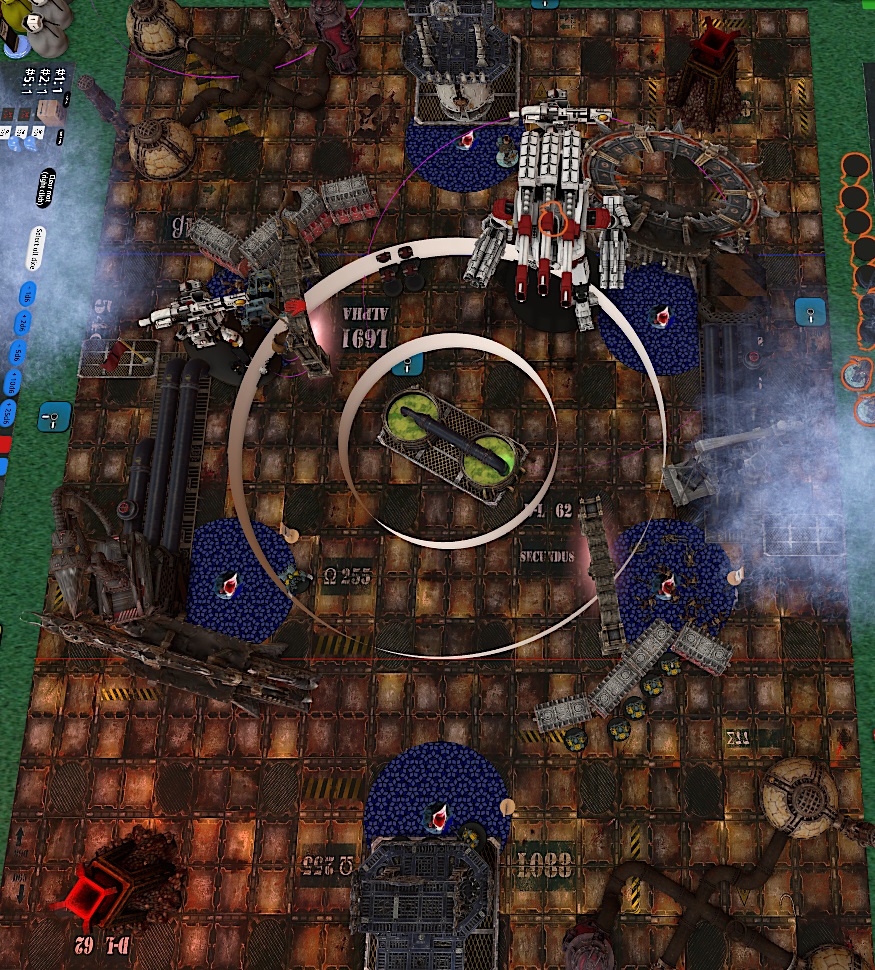The width and height of the screenshot is (875, 970).
Task: Add one die with +1d6
Action: (x=26, y=295)
